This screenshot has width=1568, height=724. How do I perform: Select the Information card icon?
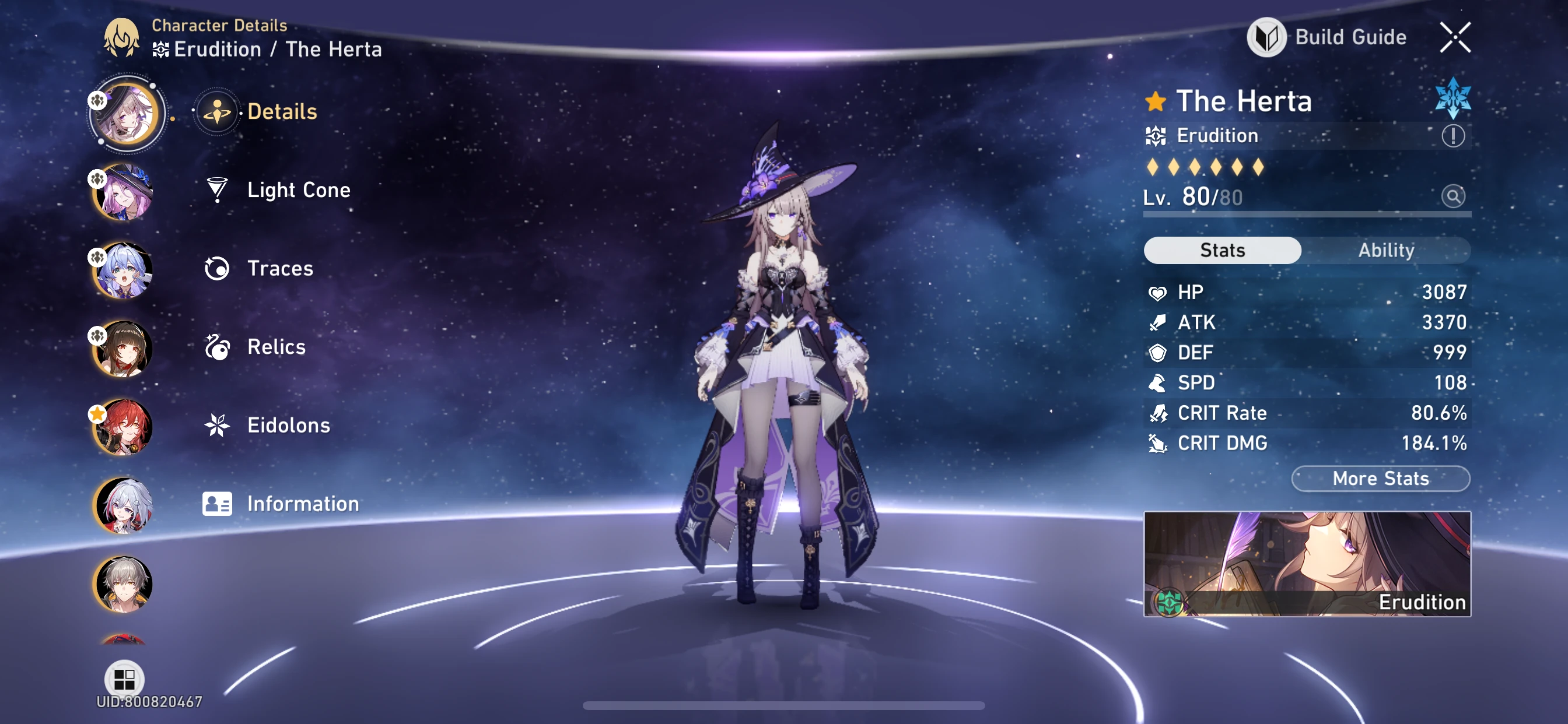(218, 504)
